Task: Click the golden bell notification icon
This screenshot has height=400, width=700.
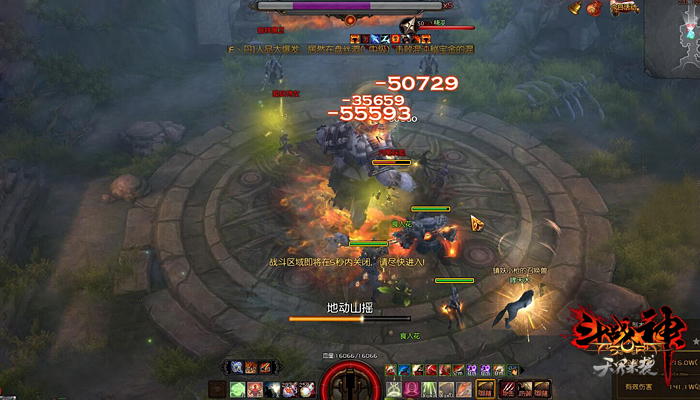Action: 576,8
